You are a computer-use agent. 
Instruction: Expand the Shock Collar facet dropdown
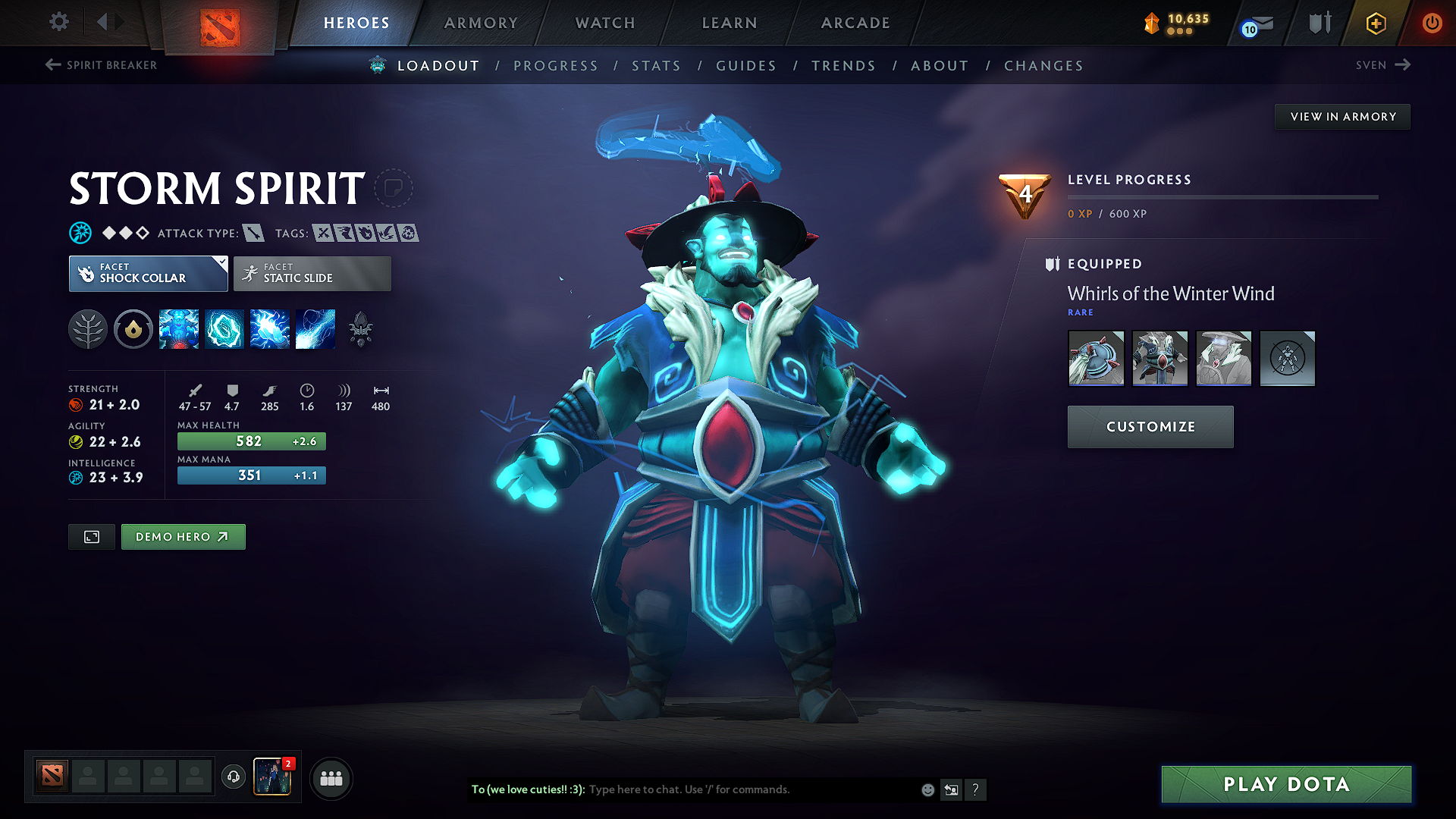coord(221,264)
